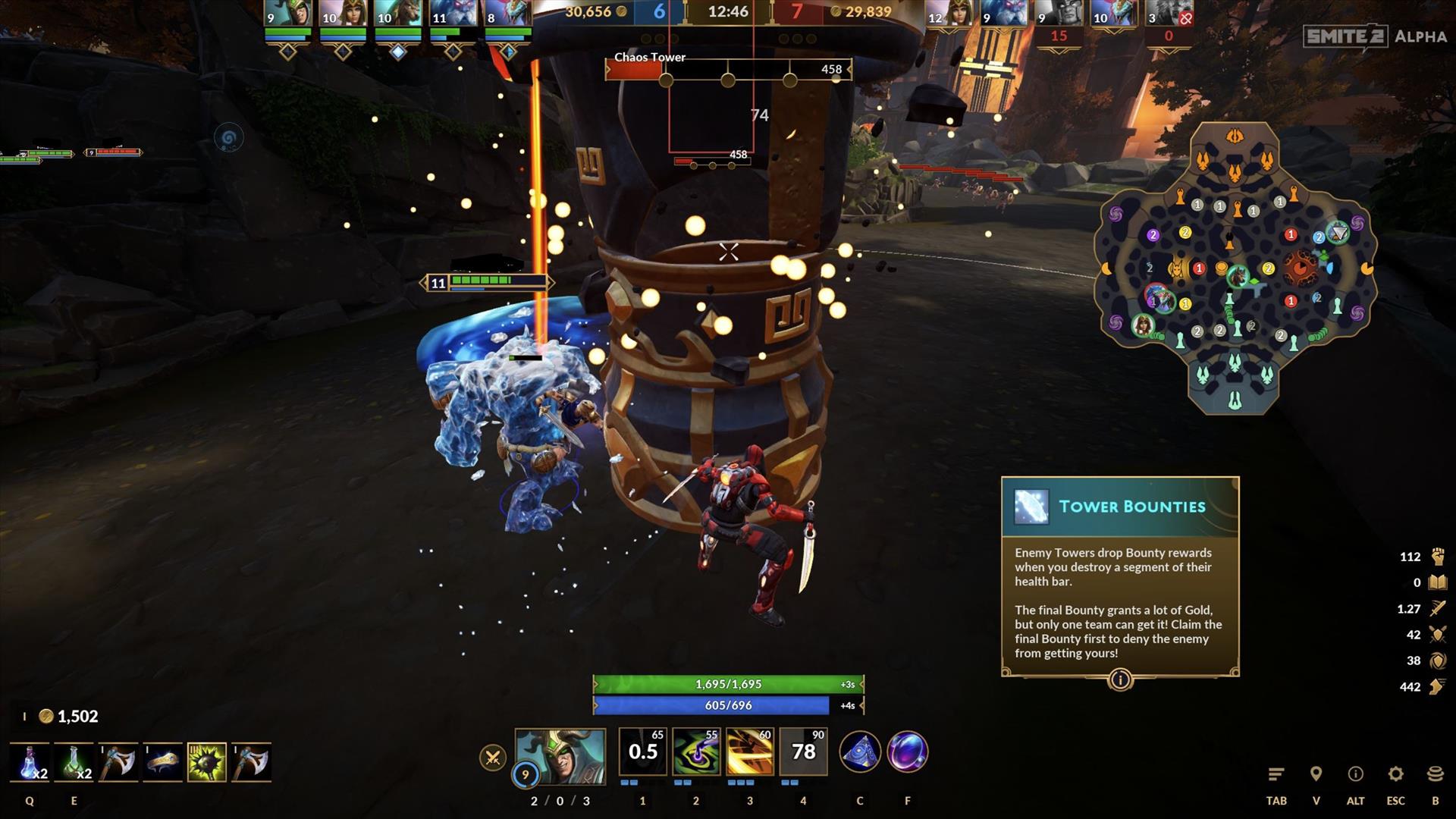The width and height of the screenshot is (1456, 819).
Task: Open the item shop coin-stack icon
Action: [1435, 774]
